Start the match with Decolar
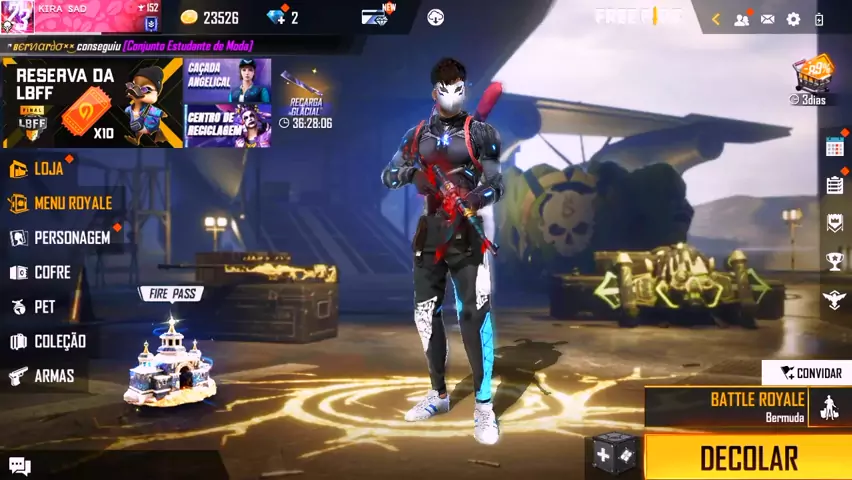The height and width of the screenshot is (480, 852). pyautogui.click(x=748, y=458)
